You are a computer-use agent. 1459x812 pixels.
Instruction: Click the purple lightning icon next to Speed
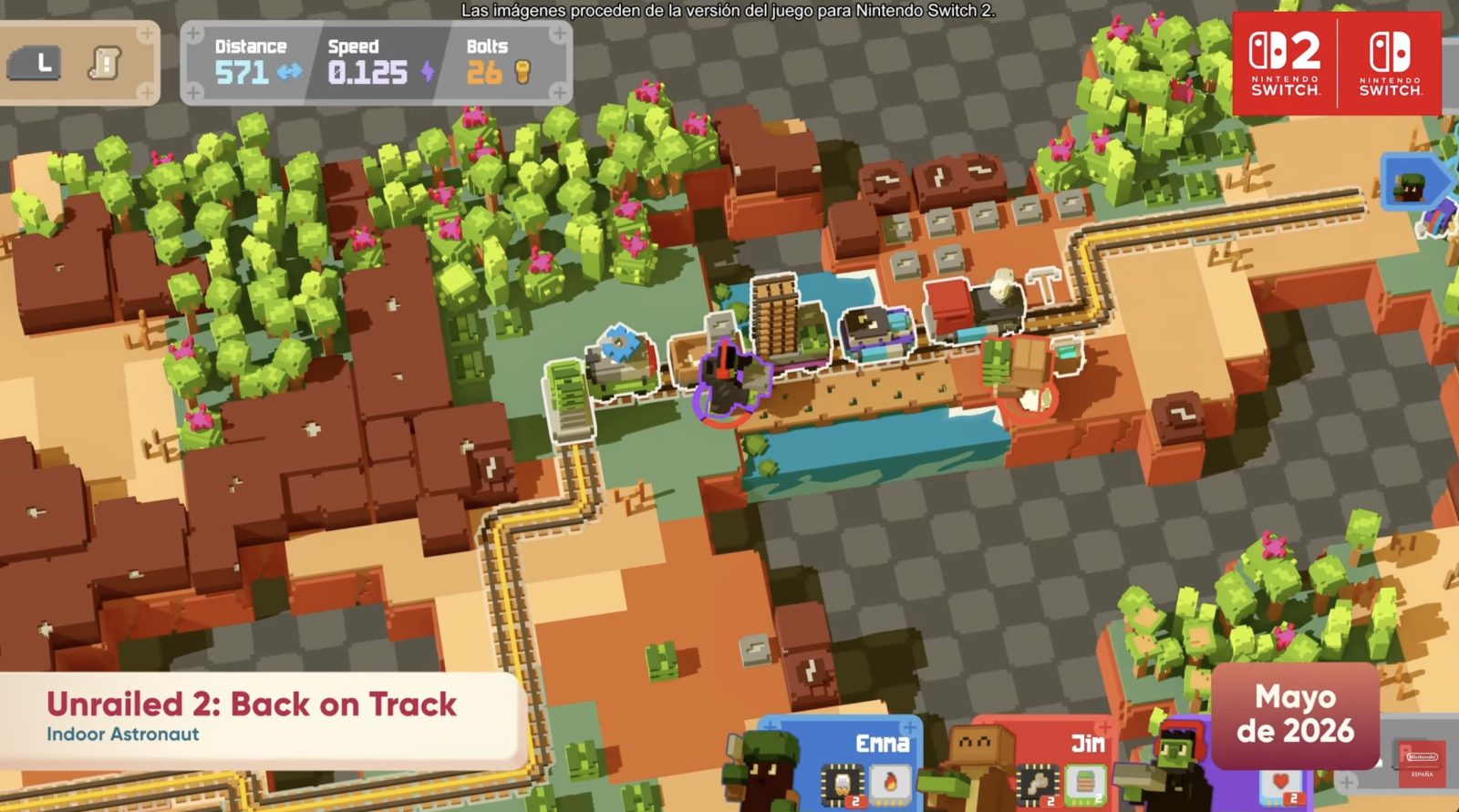click(428, 71)
